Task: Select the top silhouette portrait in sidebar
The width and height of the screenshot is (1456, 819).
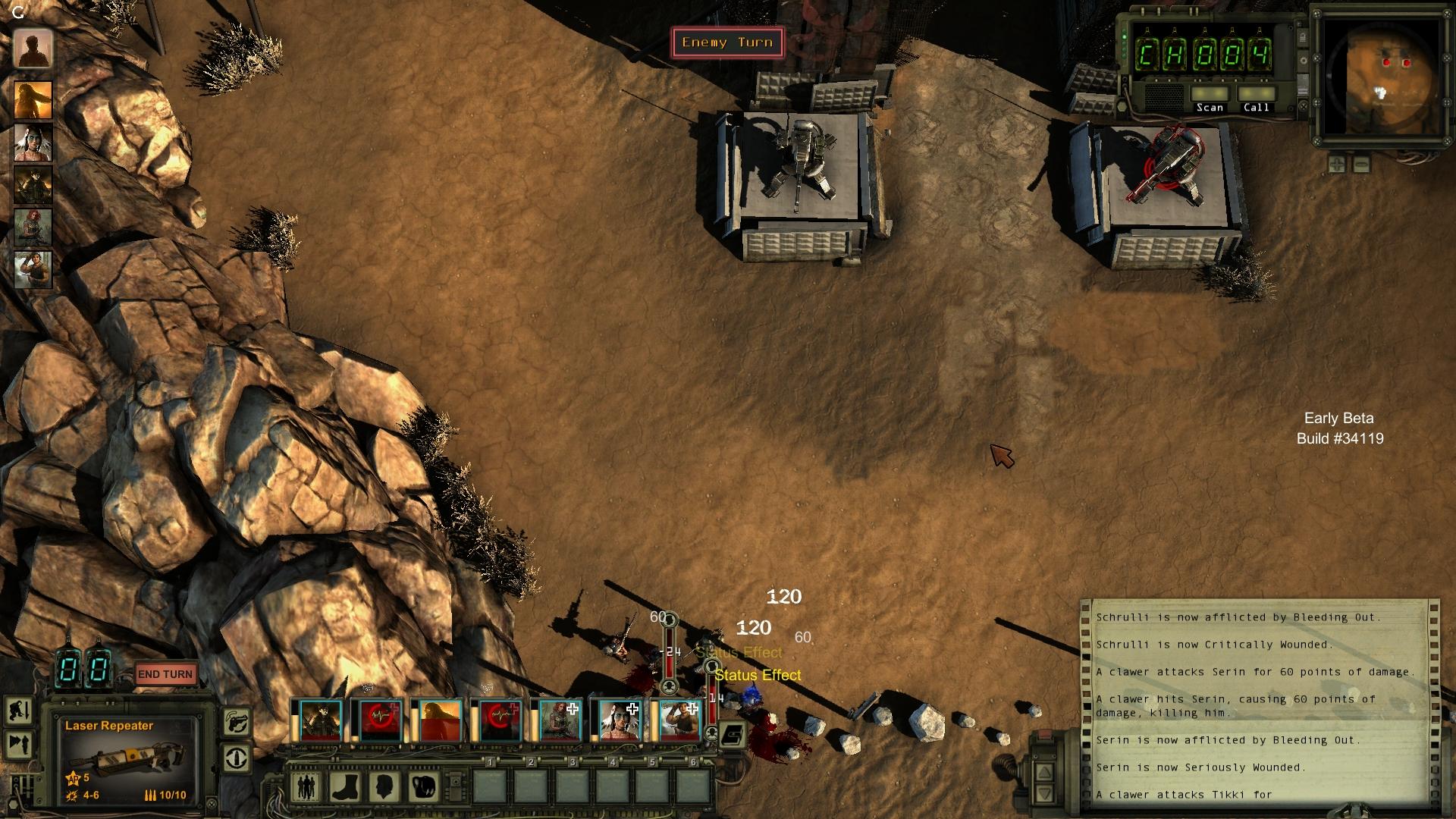Action: tap(33, 50)
